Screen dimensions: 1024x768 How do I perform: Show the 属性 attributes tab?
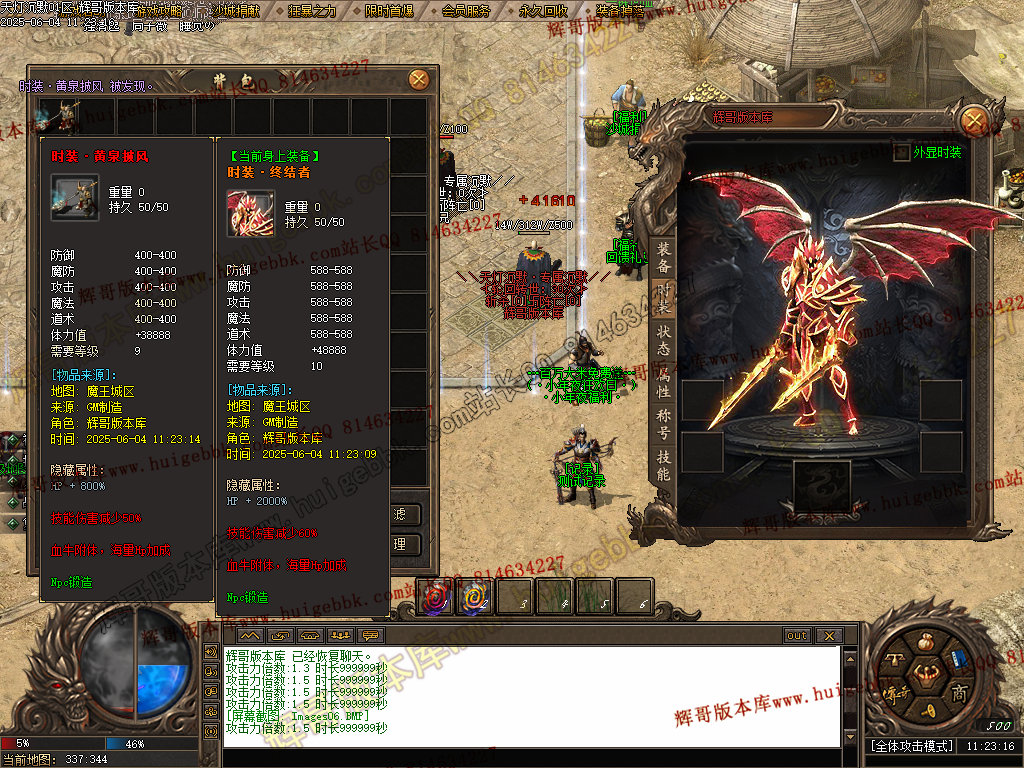pyautogui.click(x=663, y=380)
